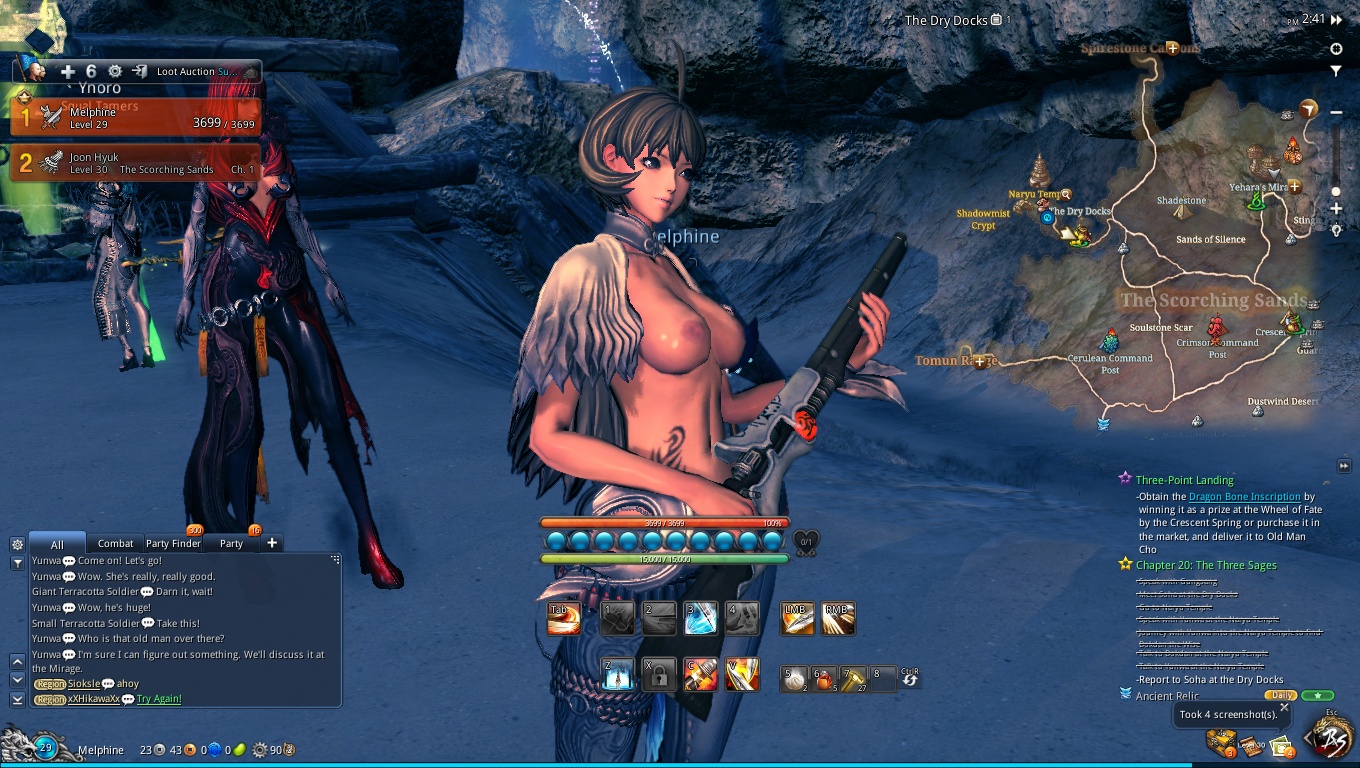Activate the Tab skill icon
The width and height of the screenshot is (1360, 768).
coord(564,619)
